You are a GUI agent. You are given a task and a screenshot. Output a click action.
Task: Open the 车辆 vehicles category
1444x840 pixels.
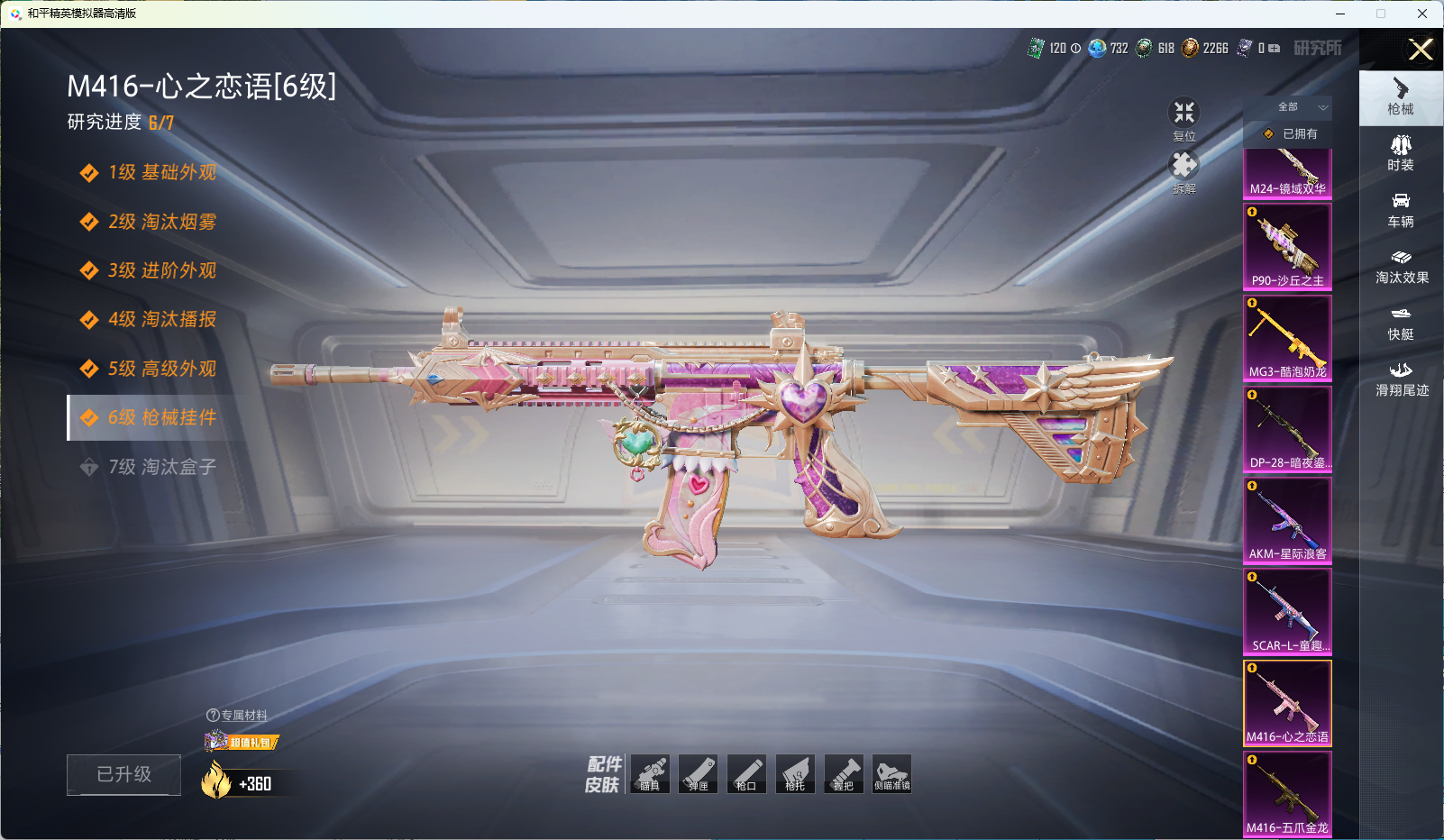point(1401,209)
